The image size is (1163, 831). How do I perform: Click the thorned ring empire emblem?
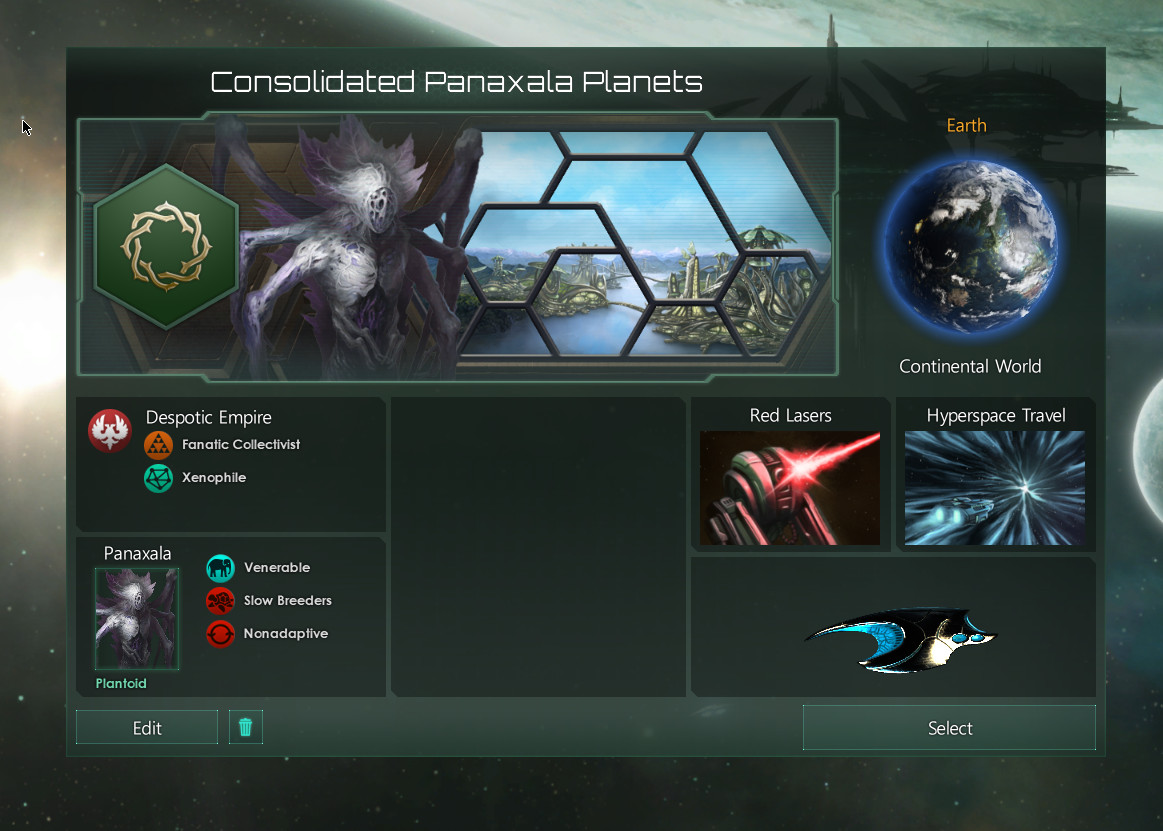click(165, 246)
